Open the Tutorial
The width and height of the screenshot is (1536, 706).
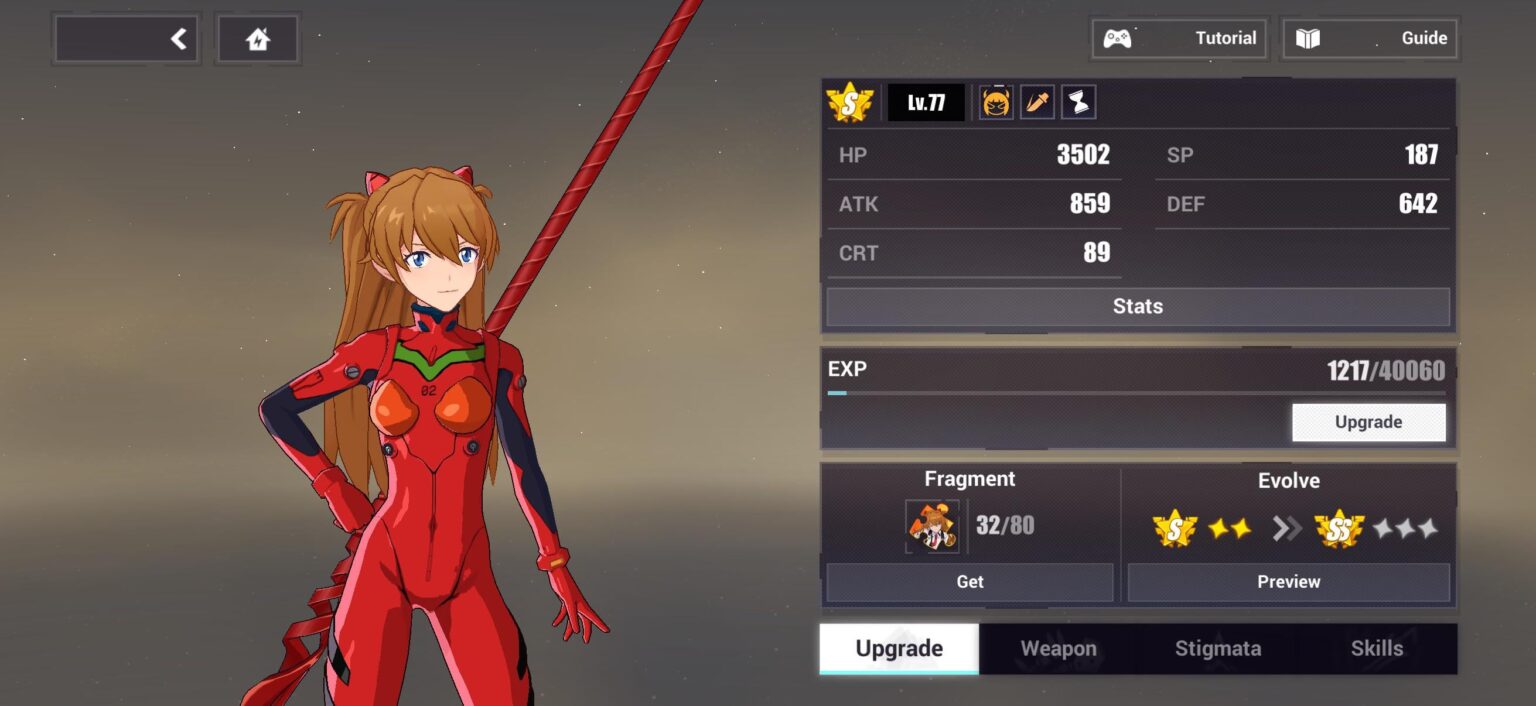[x=1180, y=39]
